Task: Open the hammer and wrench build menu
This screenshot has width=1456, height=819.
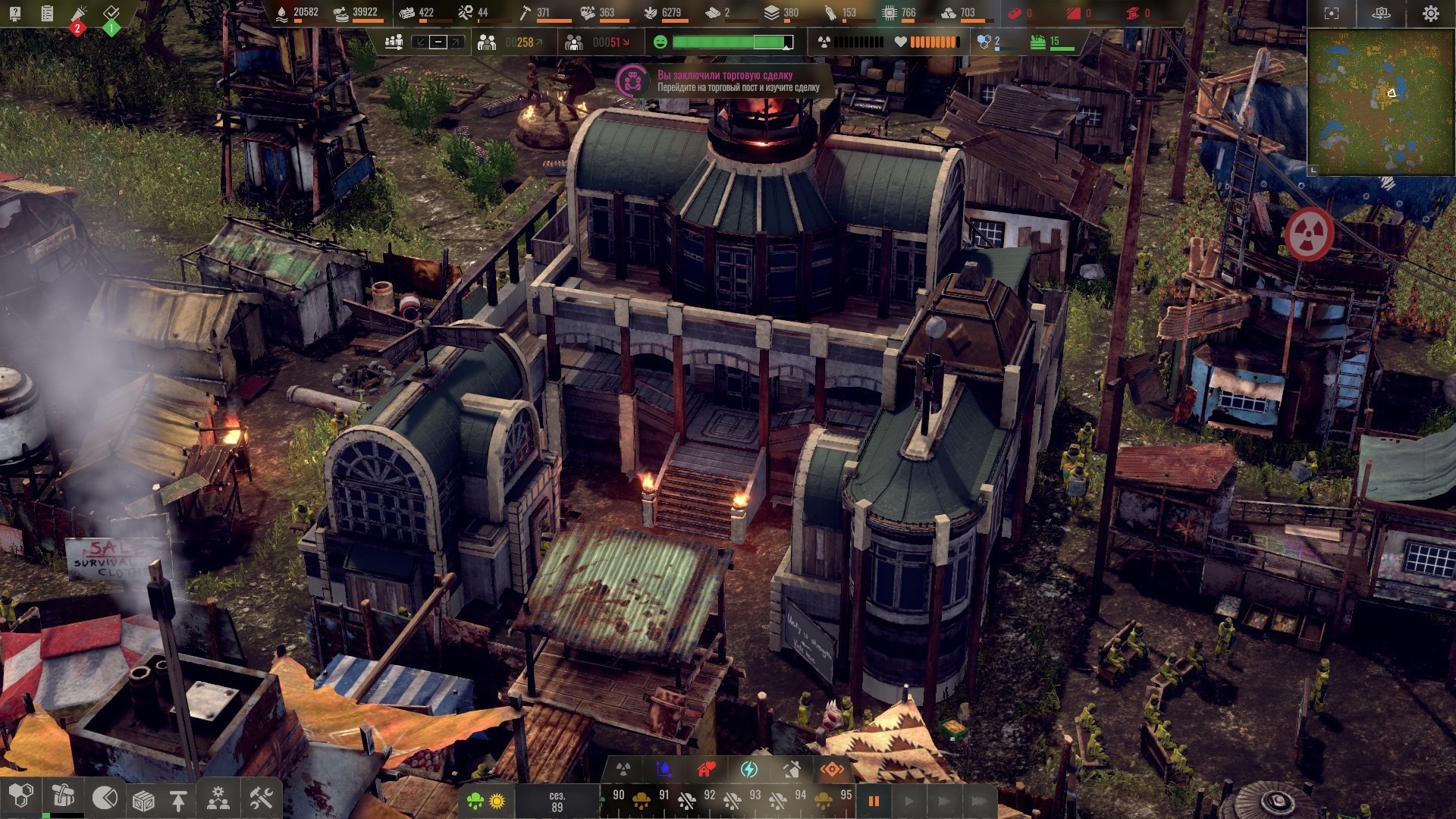Action: pos(261,799)
